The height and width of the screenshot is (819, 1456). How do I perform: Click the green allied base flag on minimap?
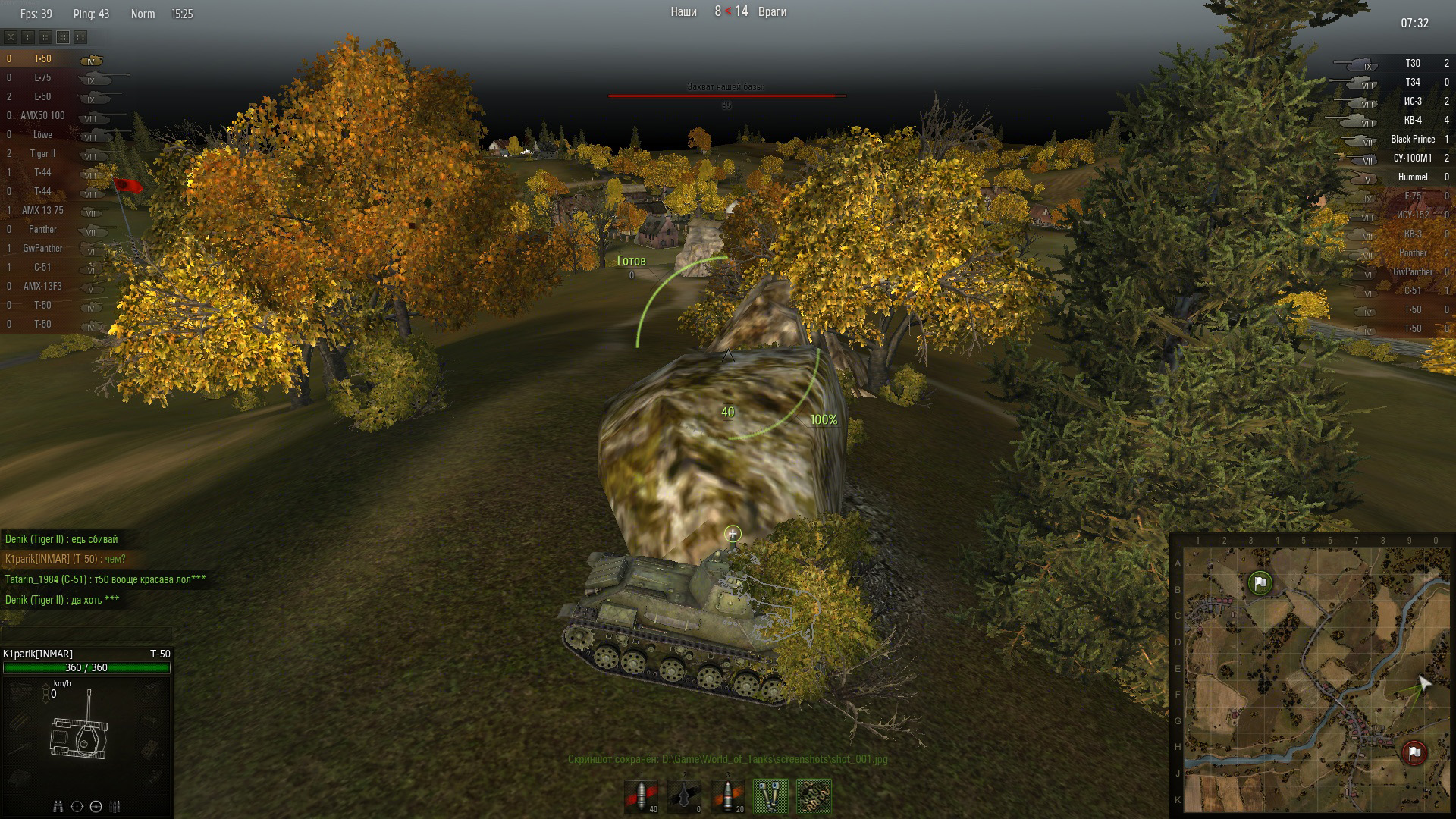pyautogui.click(x=1260, y=583)
